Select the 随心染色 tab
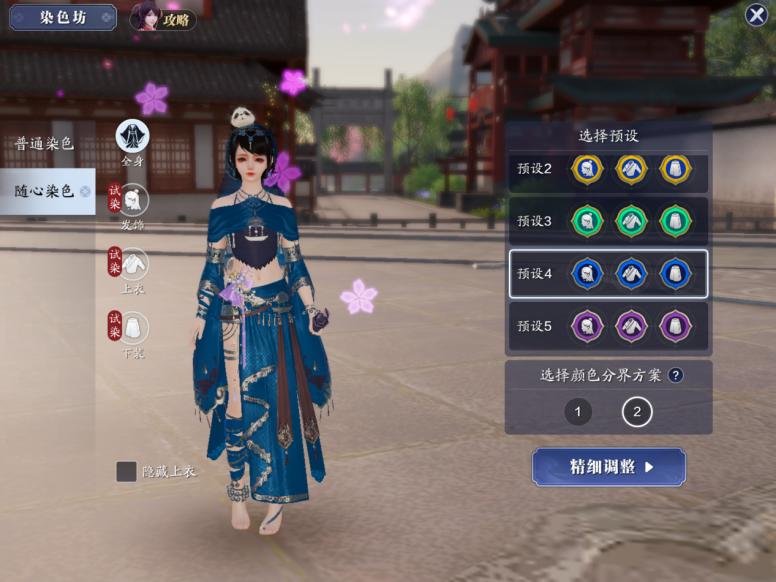Image resolution: width=776 pixels, height=582 pixels. point(45,191)
